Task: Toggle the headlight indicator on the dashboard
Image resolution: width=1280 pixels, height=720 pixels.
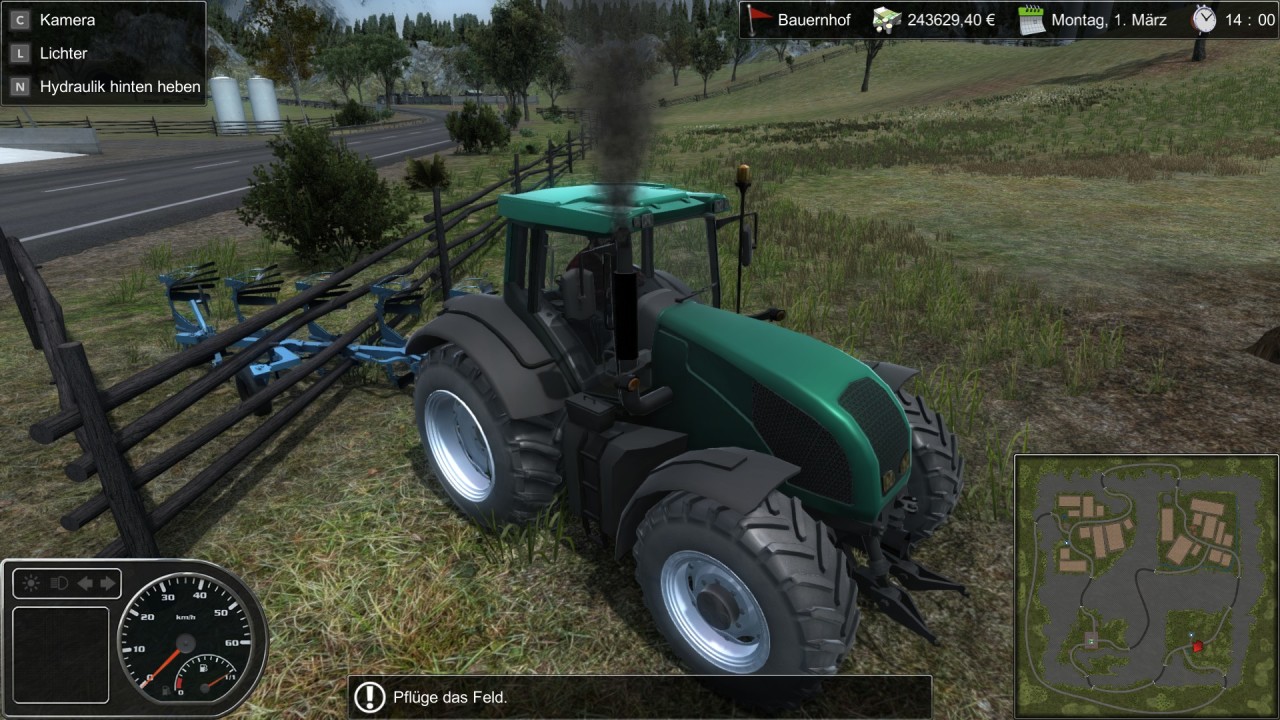Action: pyautogui.click(x=58, y=583)
